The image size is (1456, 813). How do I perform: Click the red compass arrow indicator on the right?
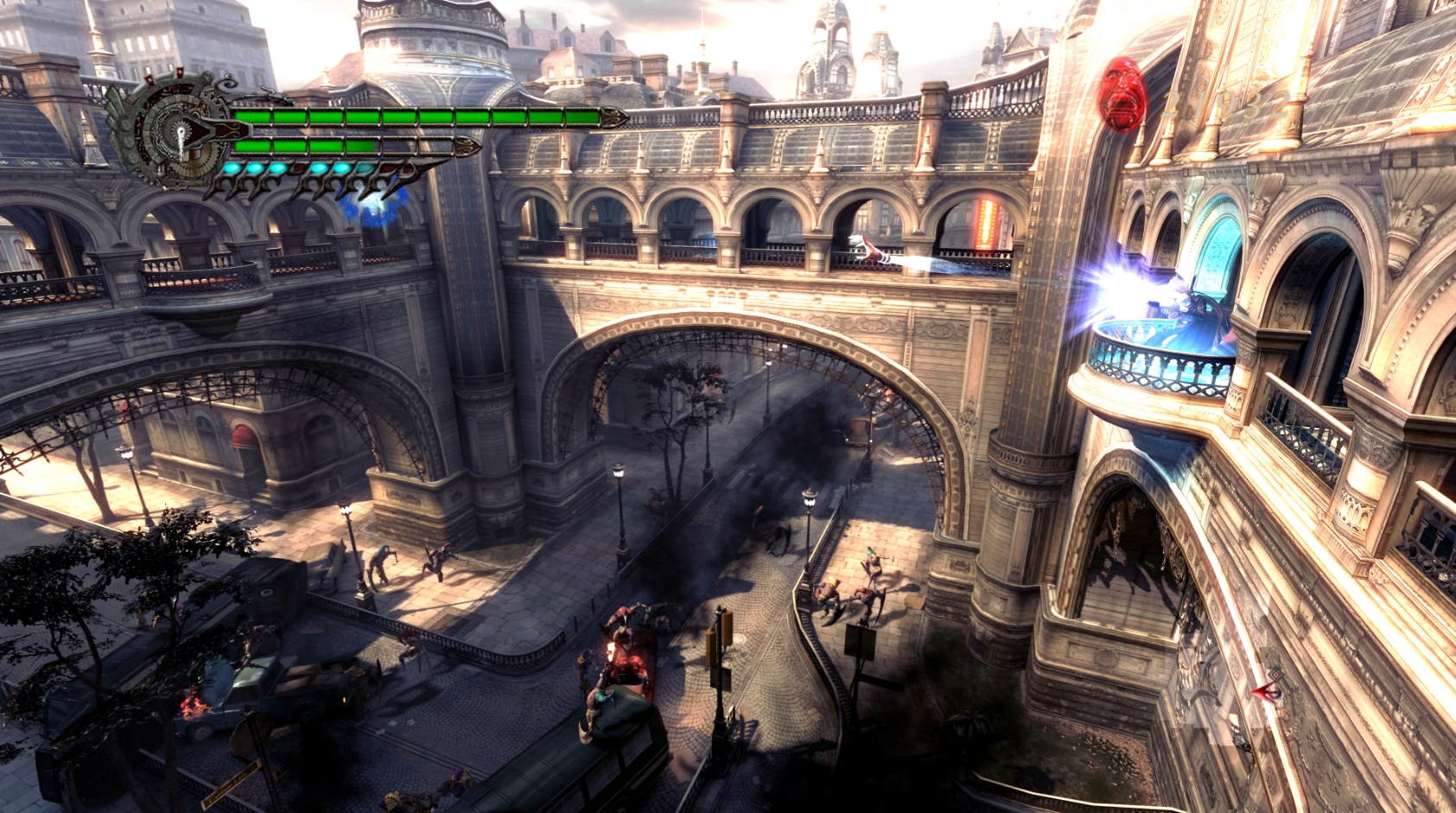pyautogui.click(x=1265, y=689)
